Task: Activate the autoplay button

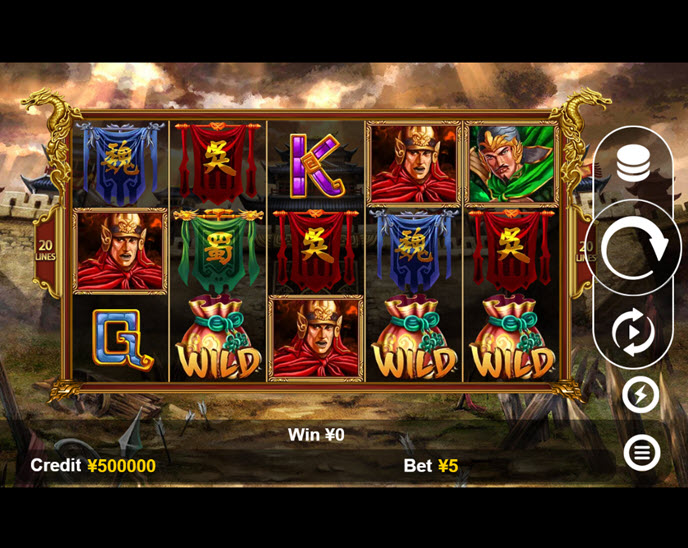Action: [634, 332]
